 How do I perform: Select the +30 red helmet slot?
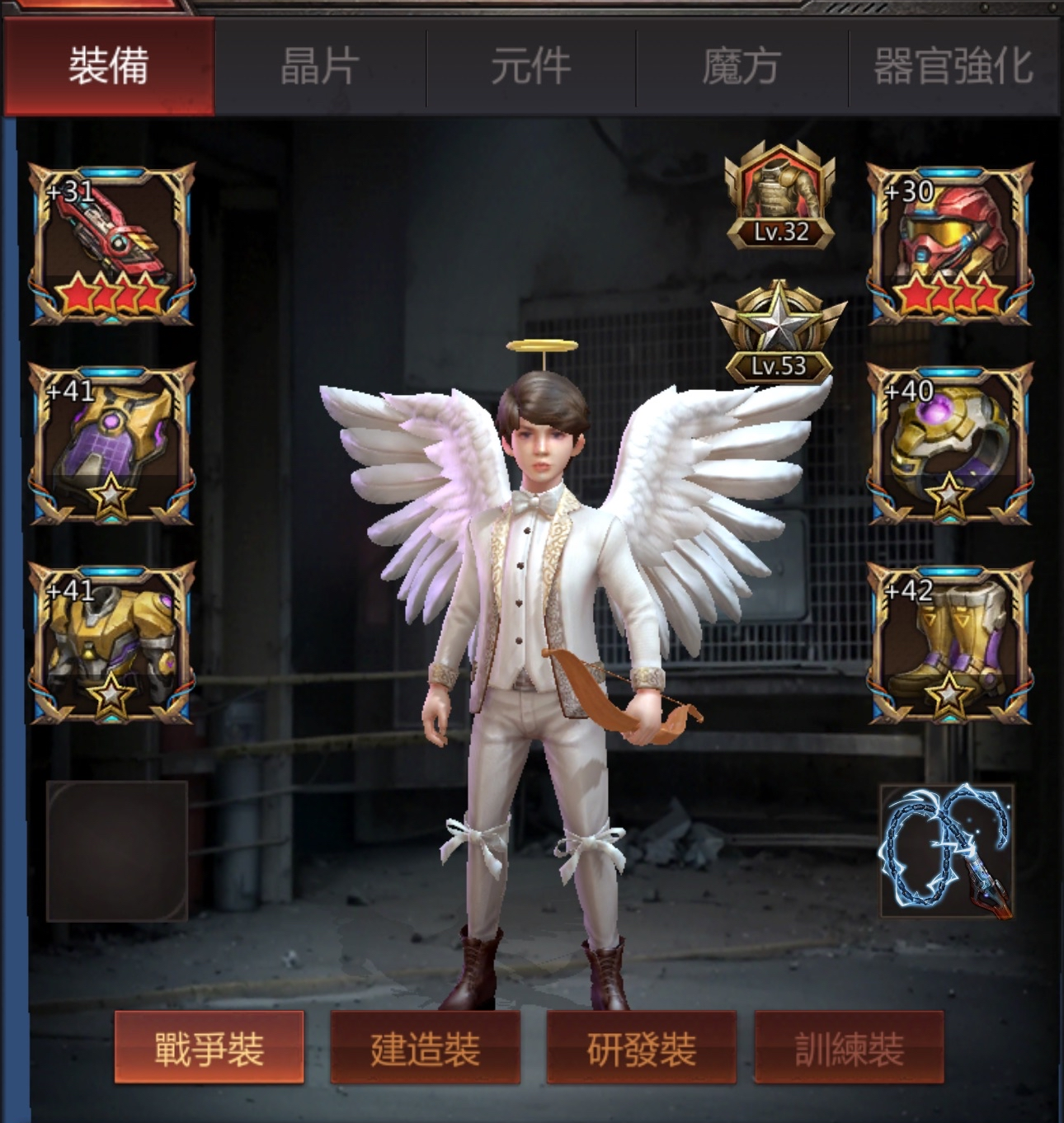click(x=950, y=244)
